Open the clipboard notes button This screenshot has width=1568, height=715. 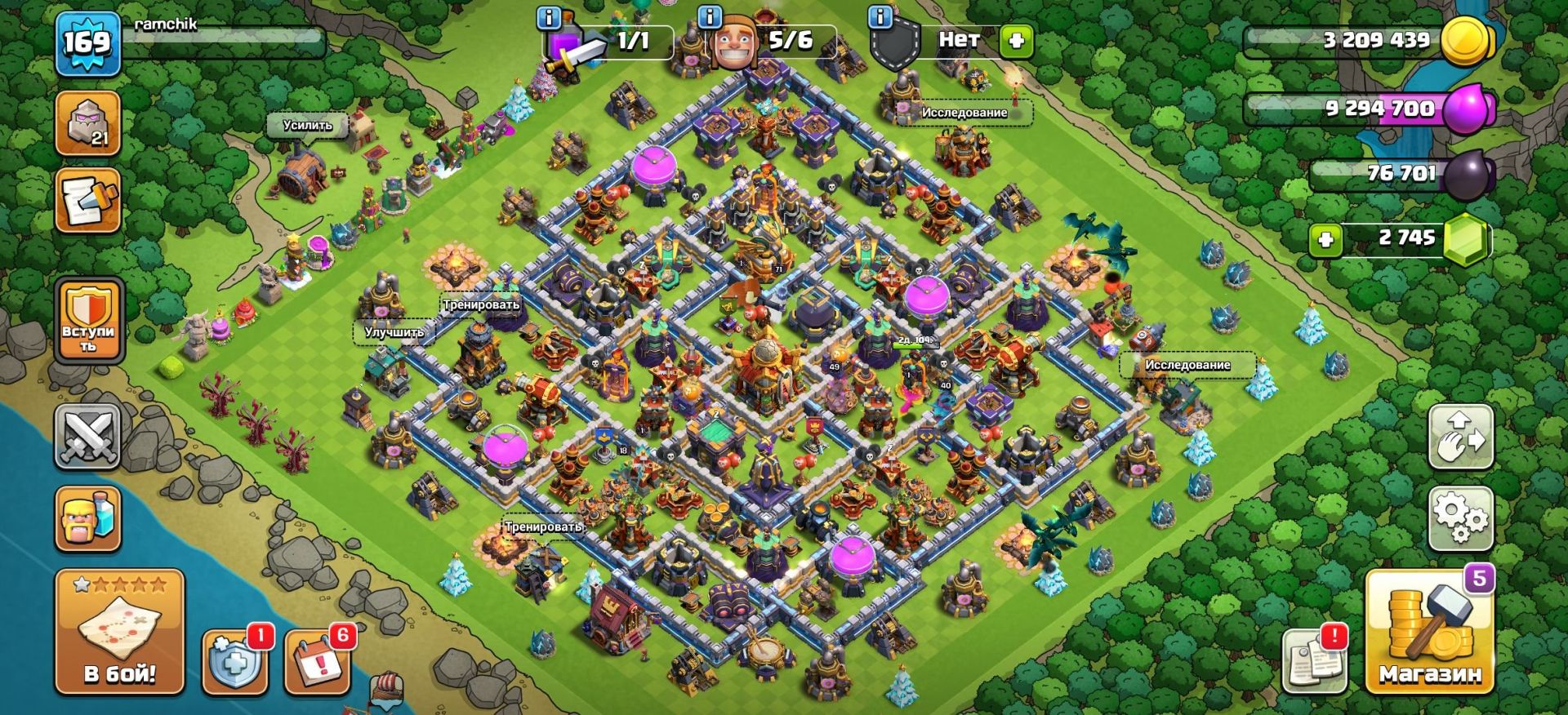click(x=88, y=201)
